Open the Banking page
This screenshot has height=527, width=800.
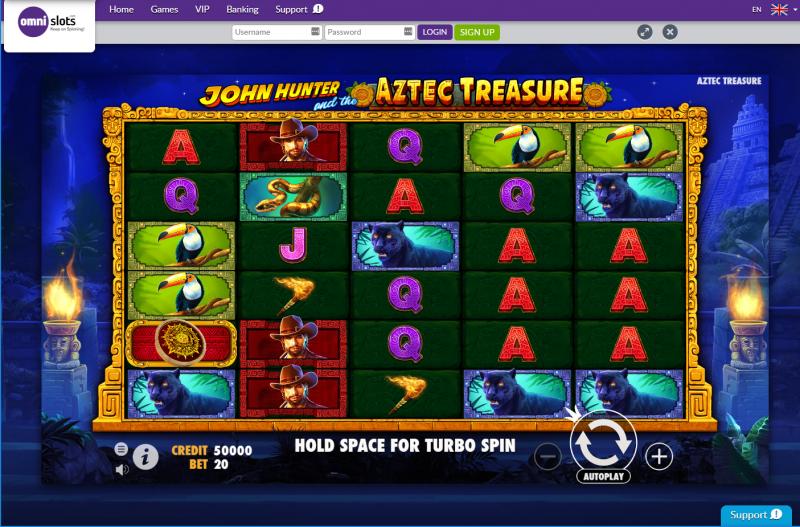tap(242, 9)
